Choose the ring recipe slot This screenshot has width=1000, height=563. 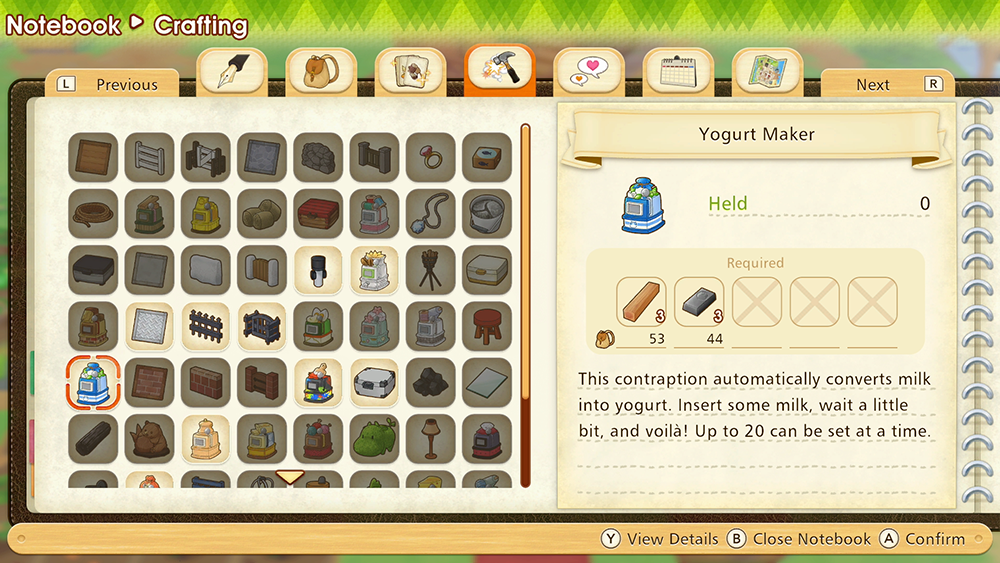coord(431,157)
